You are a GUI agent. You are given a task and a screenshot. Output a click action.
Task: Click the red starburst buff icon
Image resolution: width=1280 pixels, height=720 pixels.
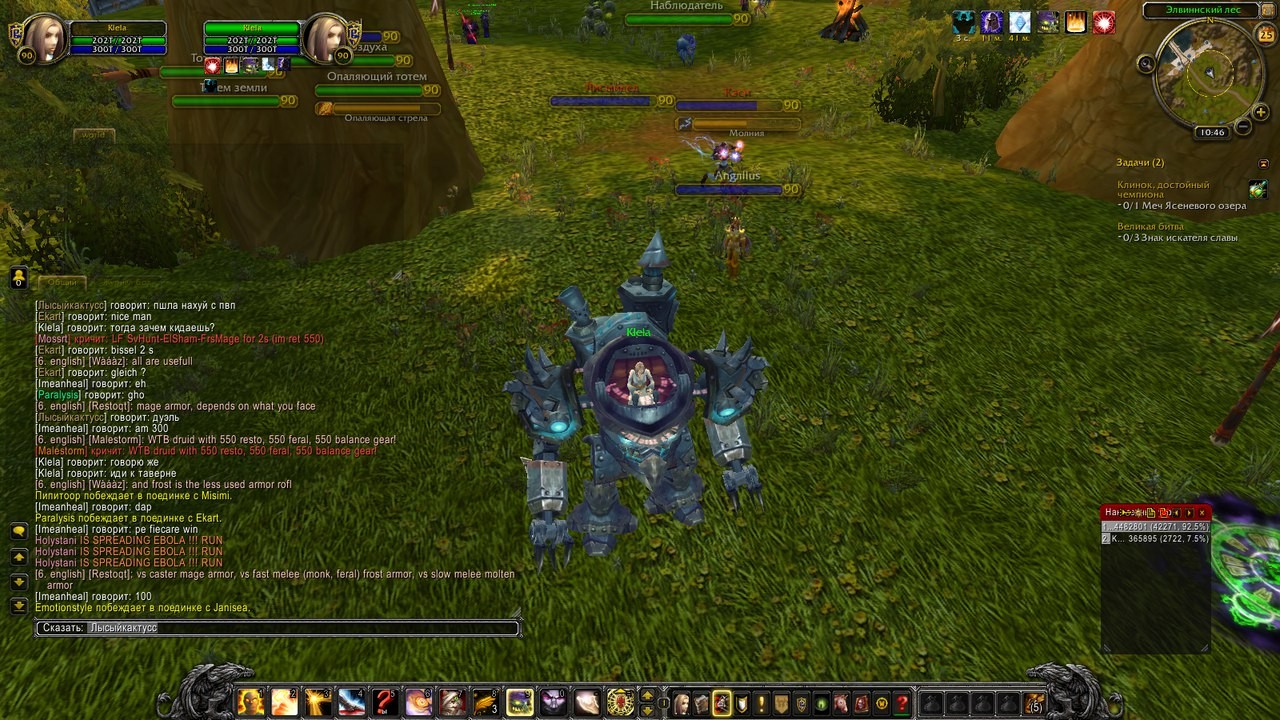(1104, 22)
